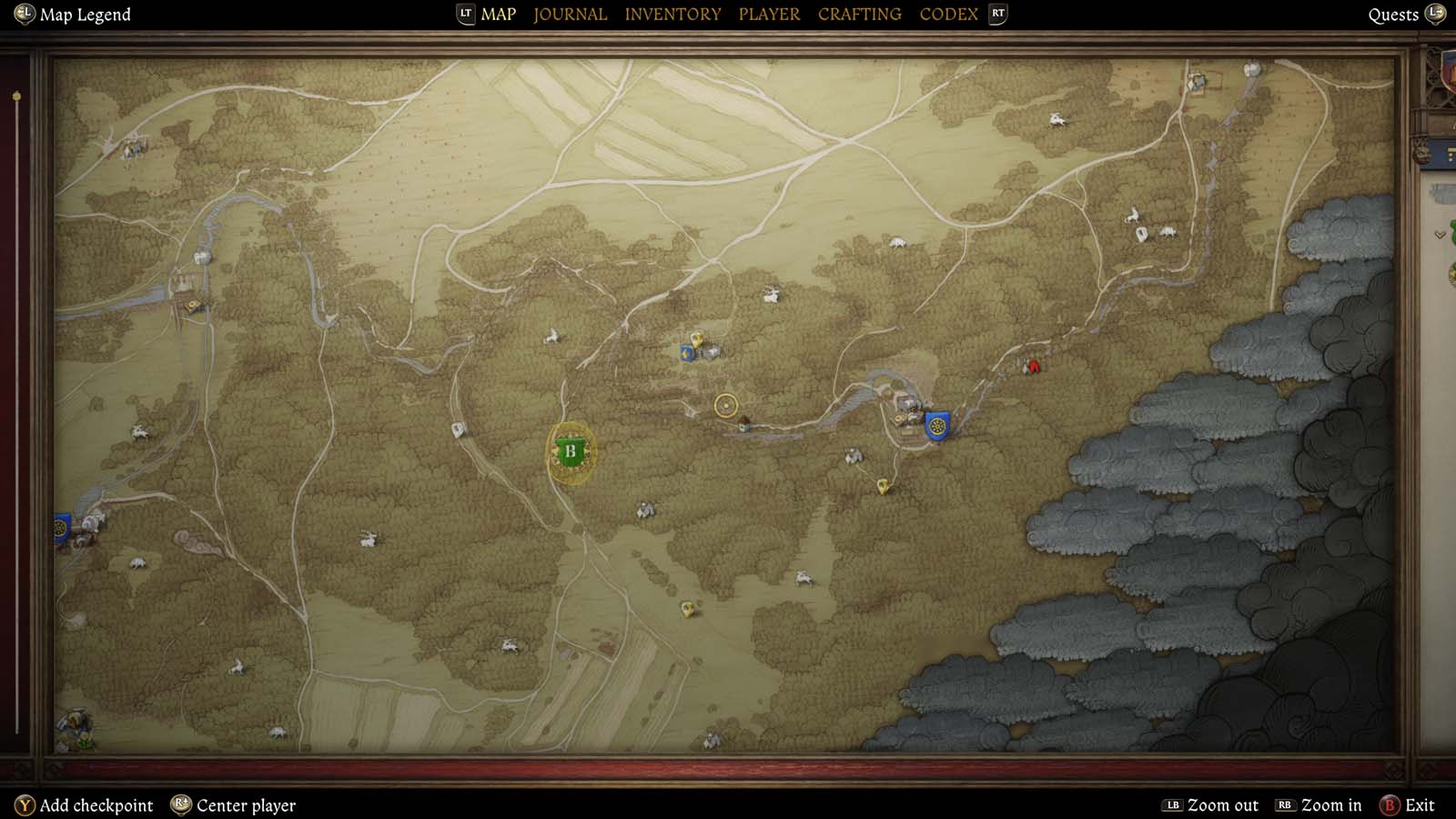Toggle the Quests overlay
Viewport: 1456px width, 819px height.
tap(1393, 14)
